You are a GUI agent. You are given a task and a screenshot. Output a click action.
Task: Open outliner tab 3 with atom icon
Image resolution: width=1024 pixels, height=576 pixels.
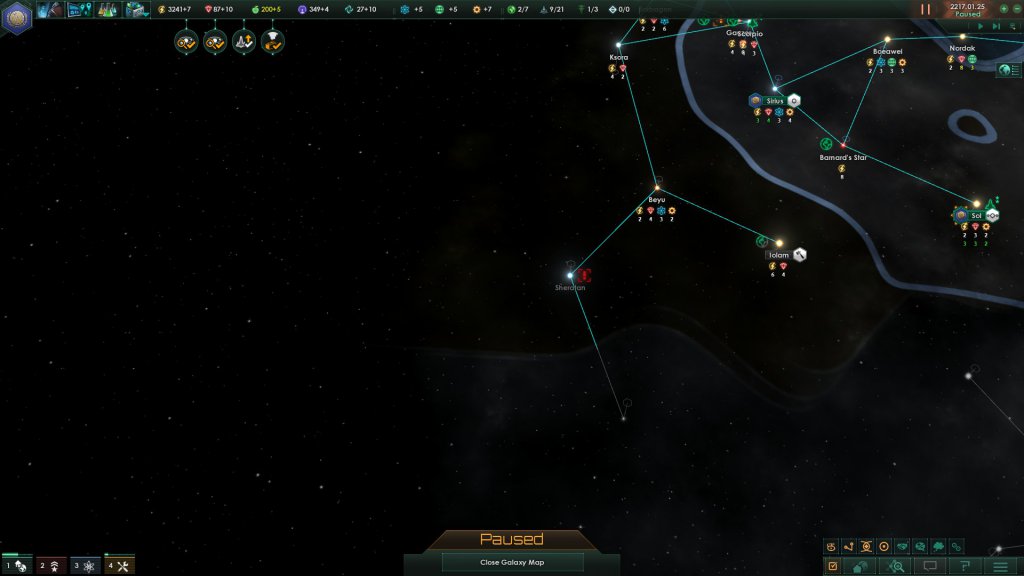(x=85, y=566)
